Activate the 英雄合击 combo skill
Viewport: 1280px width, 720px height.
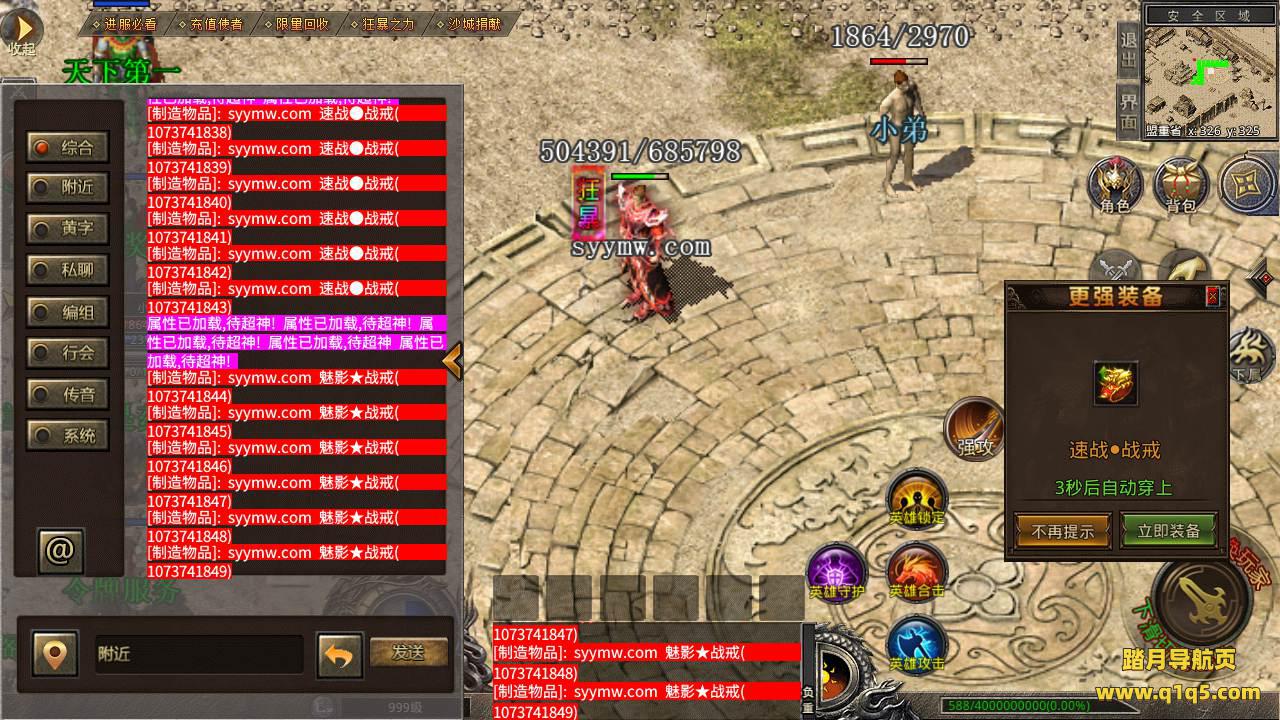click(916, 573)
